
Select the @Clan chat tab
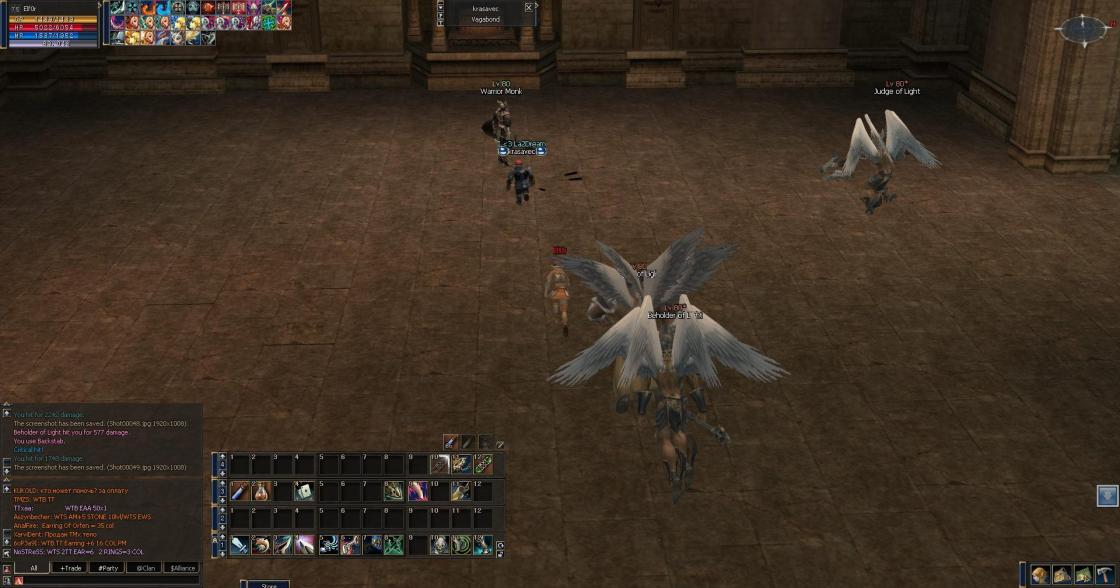144,568
